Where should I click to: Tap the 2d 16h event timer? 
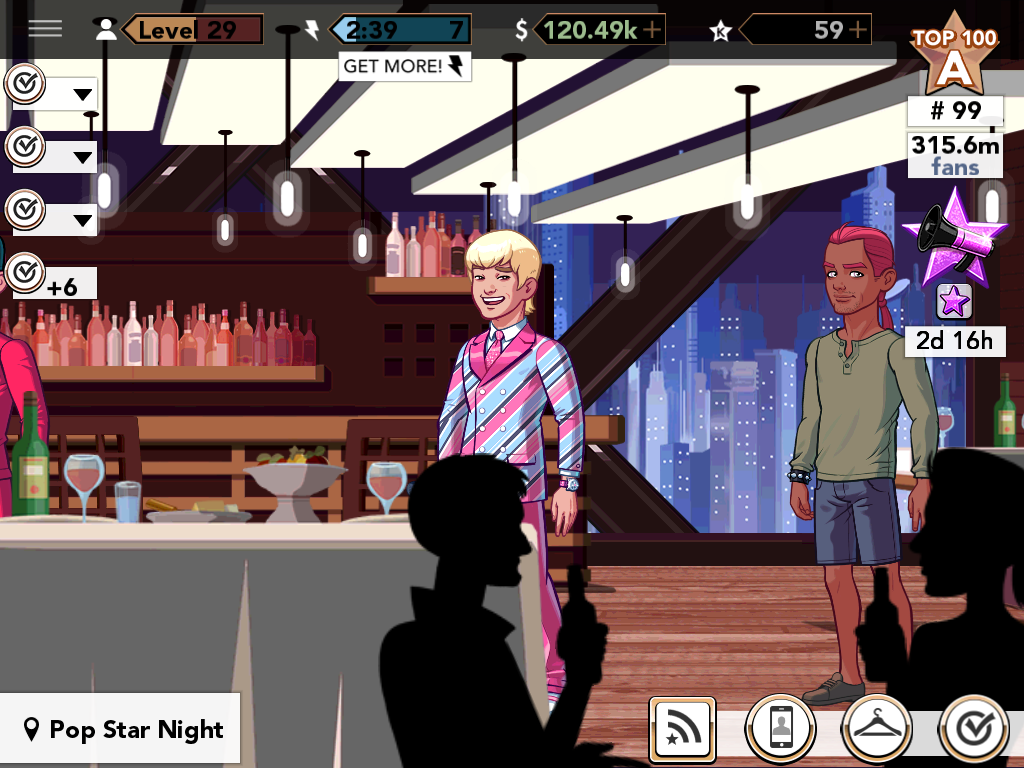click(954, 341)
